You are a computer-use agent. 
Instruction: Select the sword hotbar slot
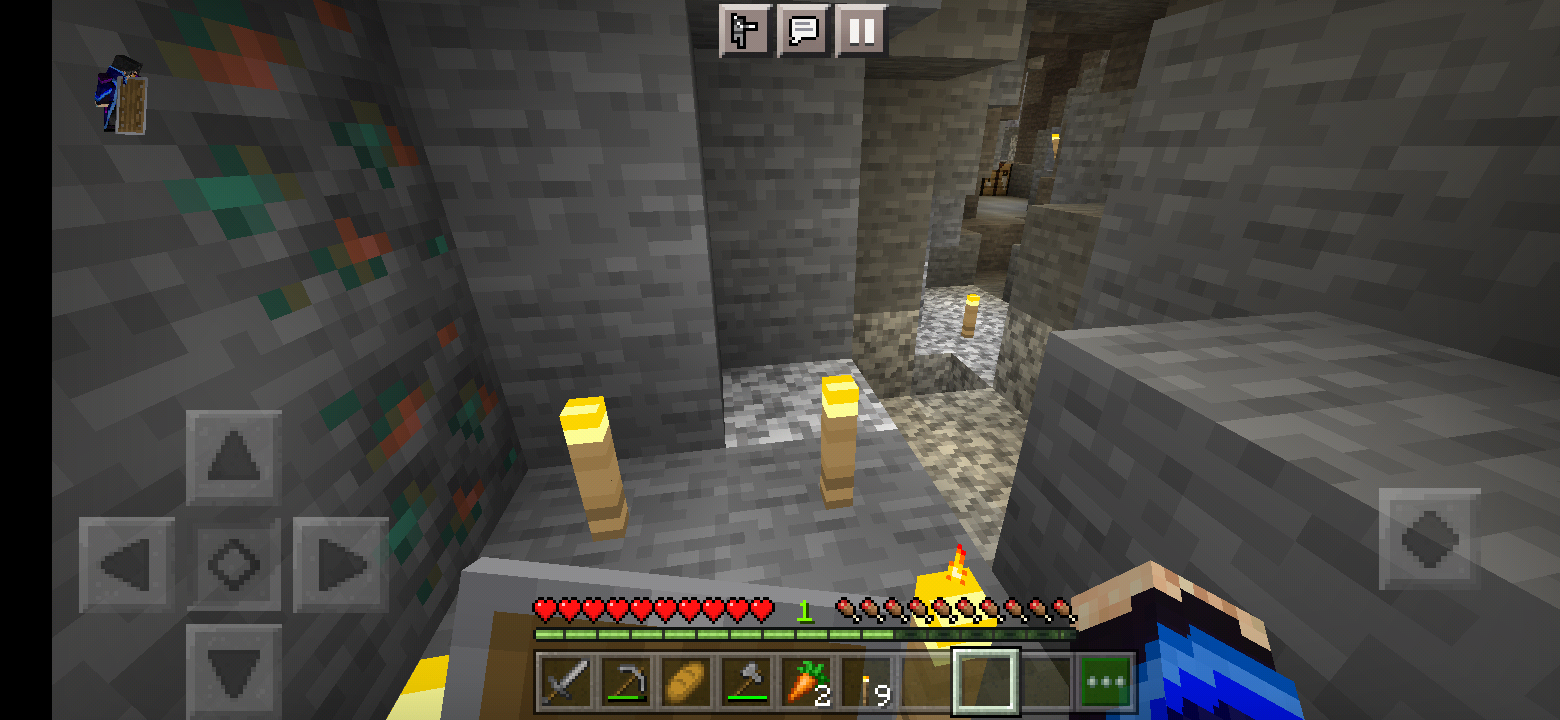(x=566, y=683)
